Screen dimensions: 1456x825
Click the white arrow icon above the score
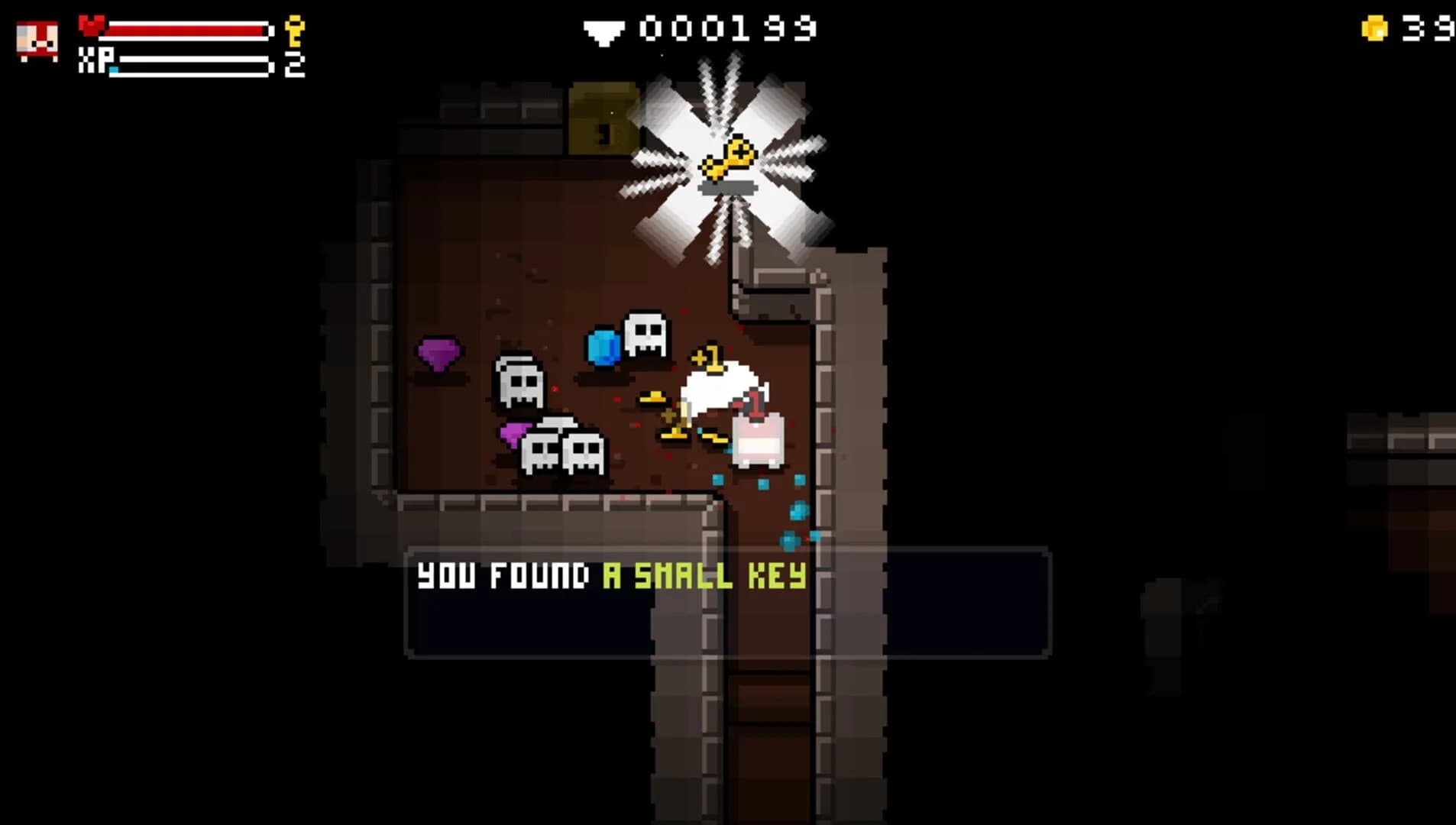603,31
